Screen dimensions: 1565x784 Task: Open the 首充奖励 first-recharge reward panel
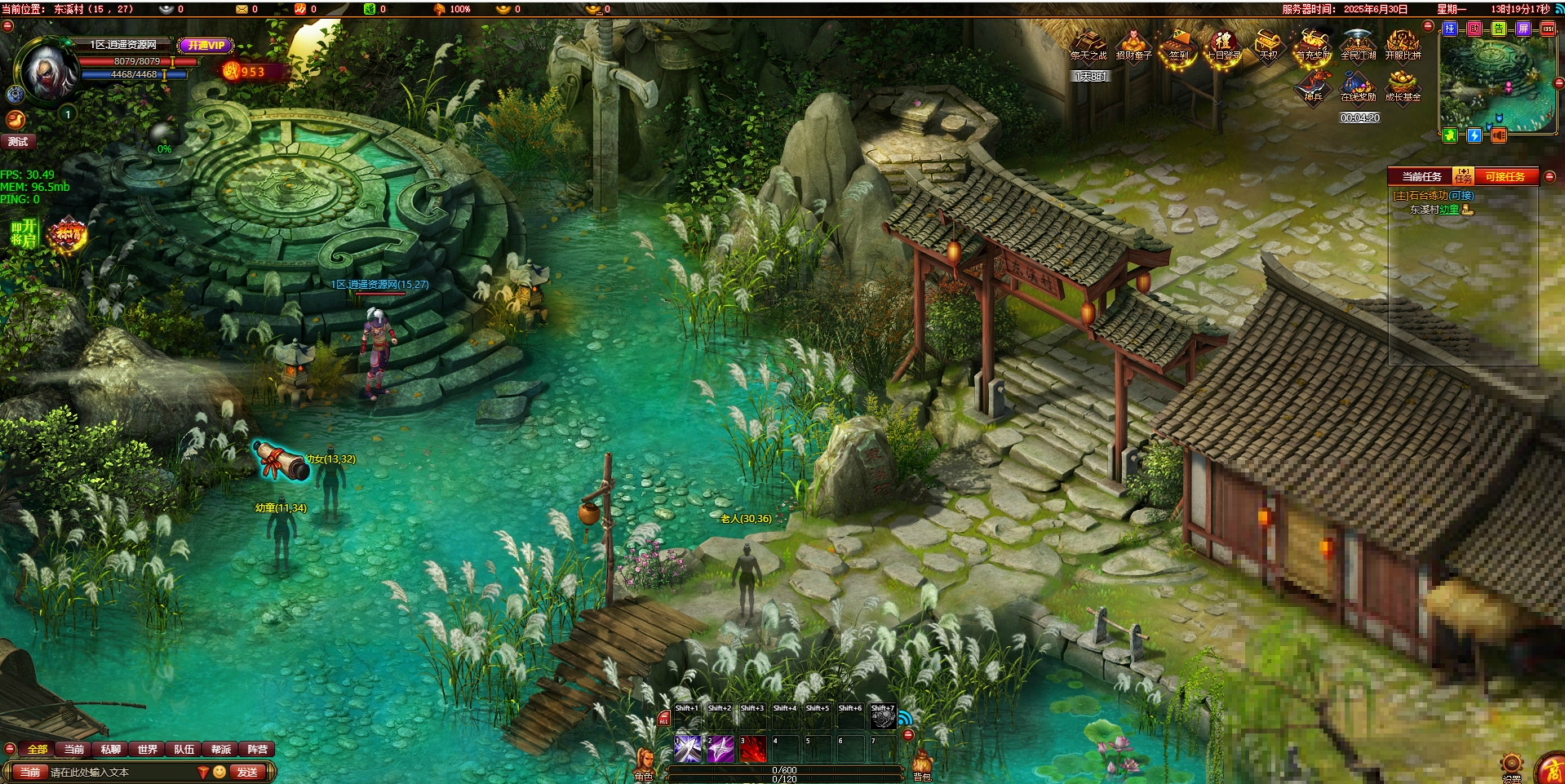click(1314, 47)
